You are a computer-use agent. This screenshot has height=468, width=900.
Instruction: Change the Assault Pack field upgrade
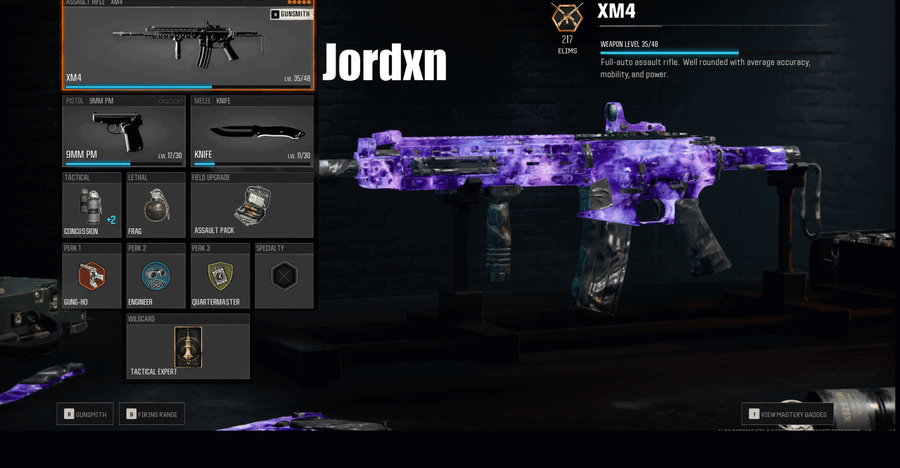(x=251, y=206)
